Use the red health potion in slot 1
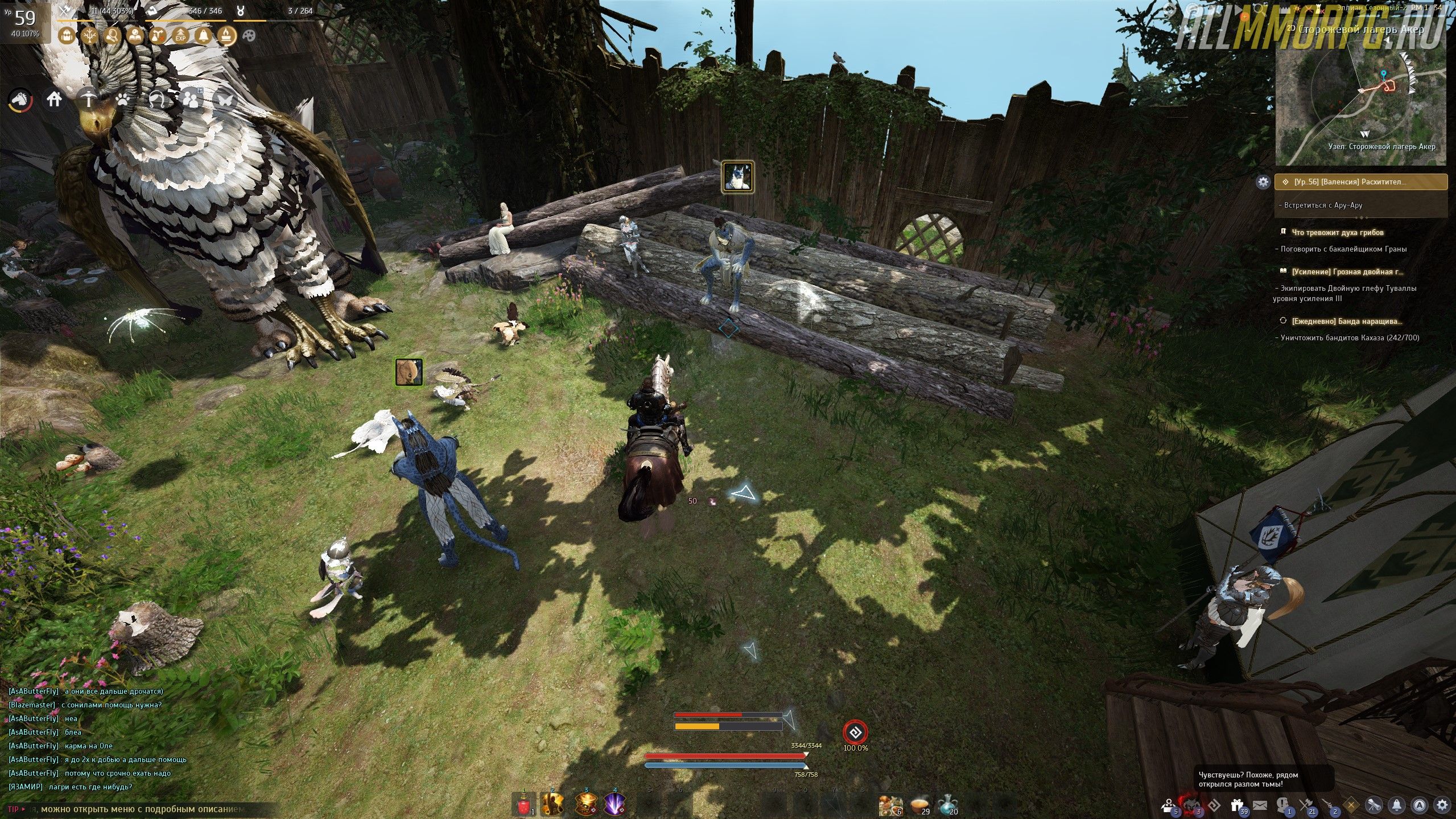Viewport: 1456px width, 819px height. [523, 804]
